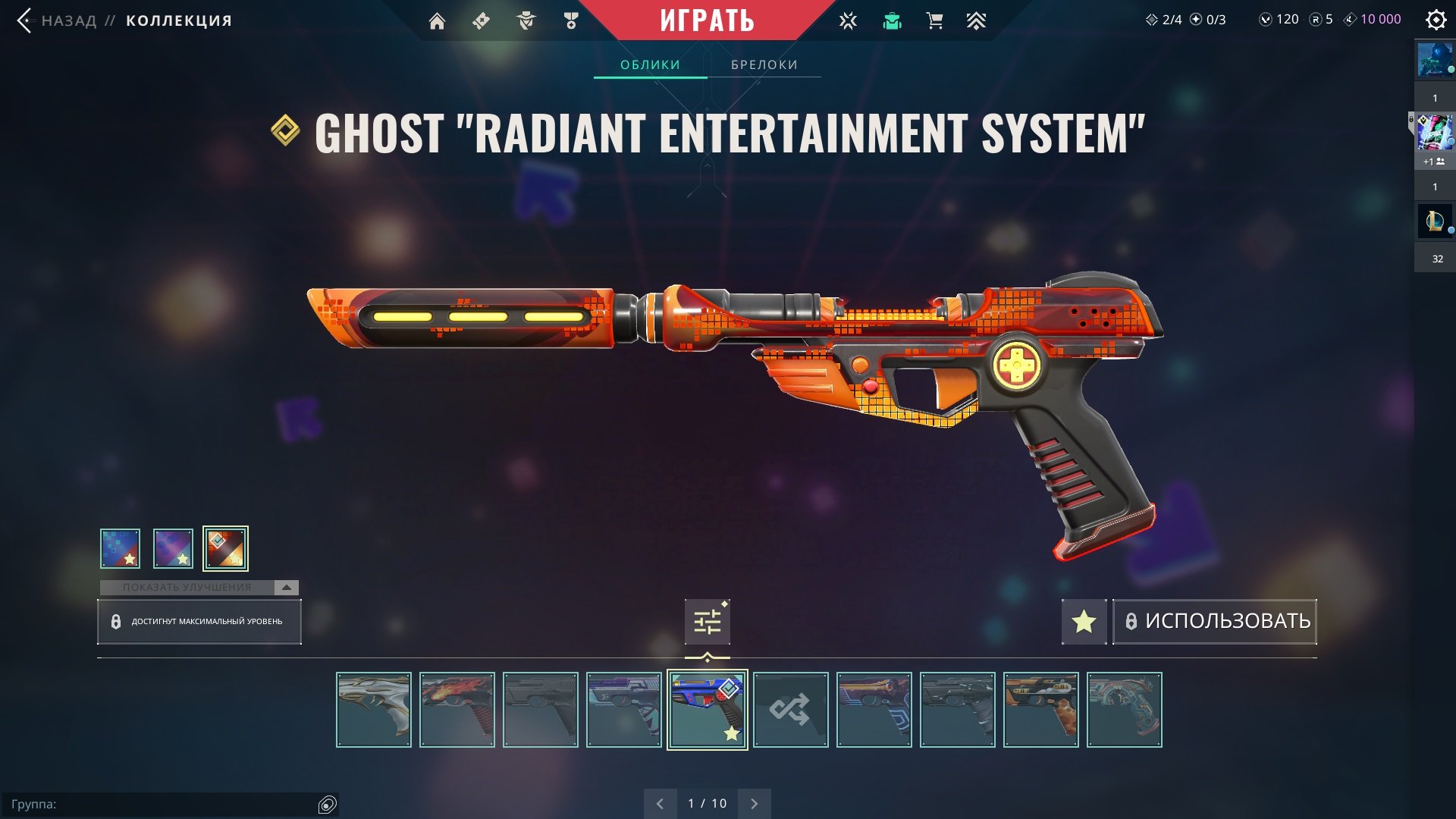This screenshot has width=1456, height=819.
Task: Open the store cart icon
Action: click(934, 21)
